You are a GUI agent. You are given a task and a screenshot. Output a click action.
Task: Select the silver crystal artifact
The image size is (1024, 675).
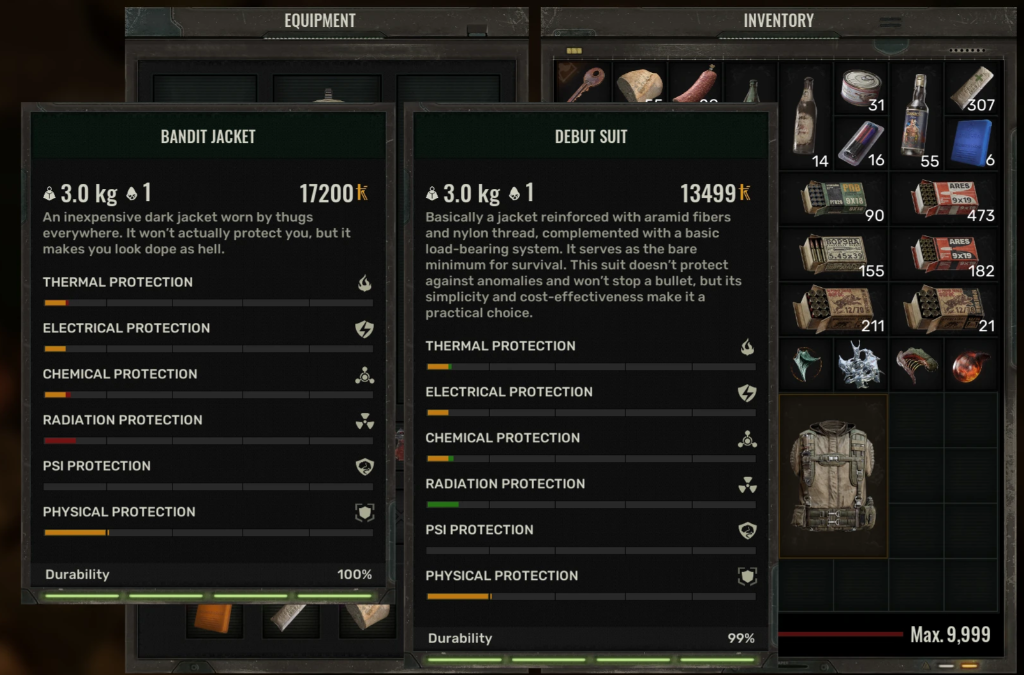point(860,364)
